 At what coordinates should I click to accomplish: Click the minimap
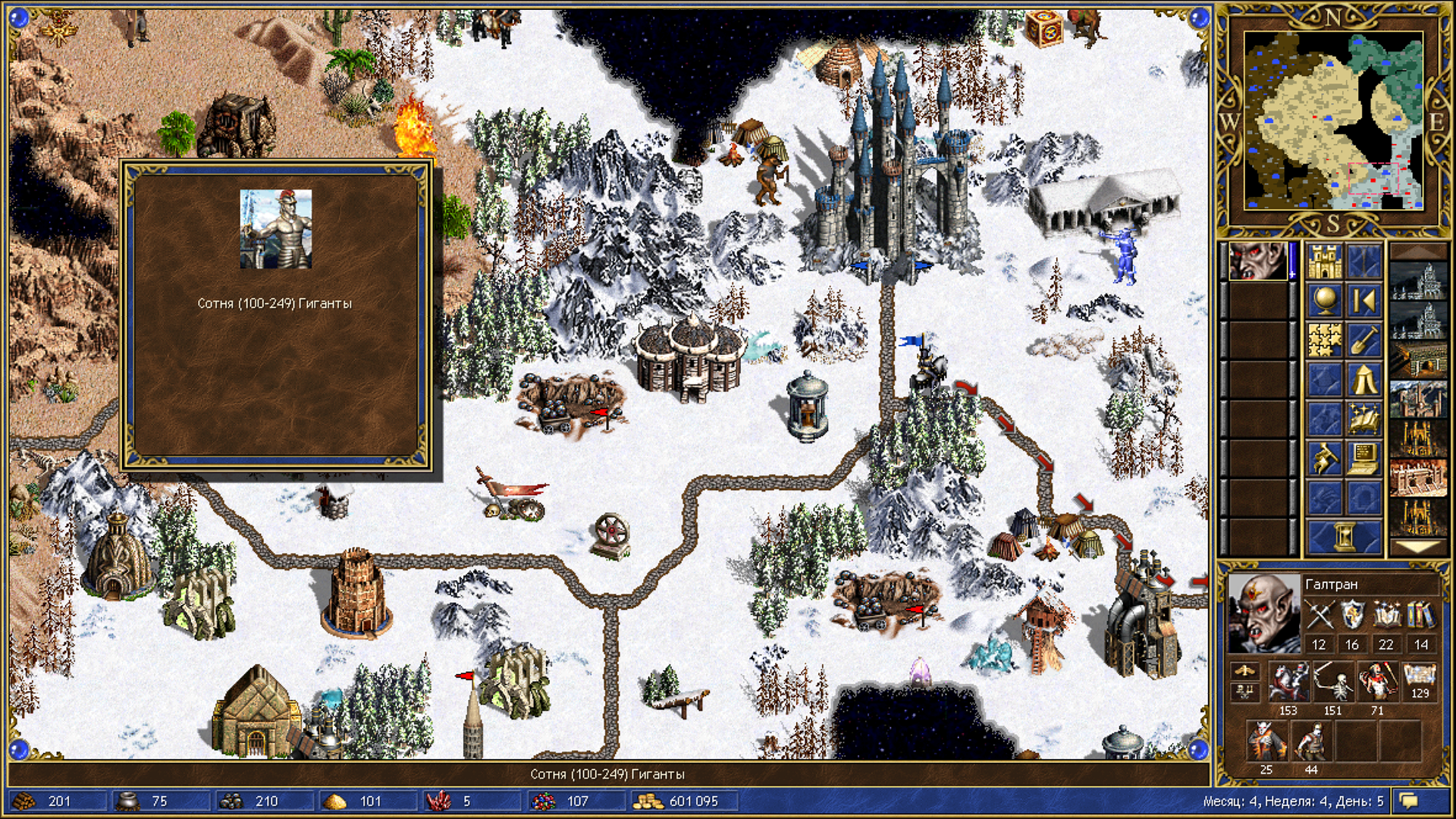pos(1335,121)
